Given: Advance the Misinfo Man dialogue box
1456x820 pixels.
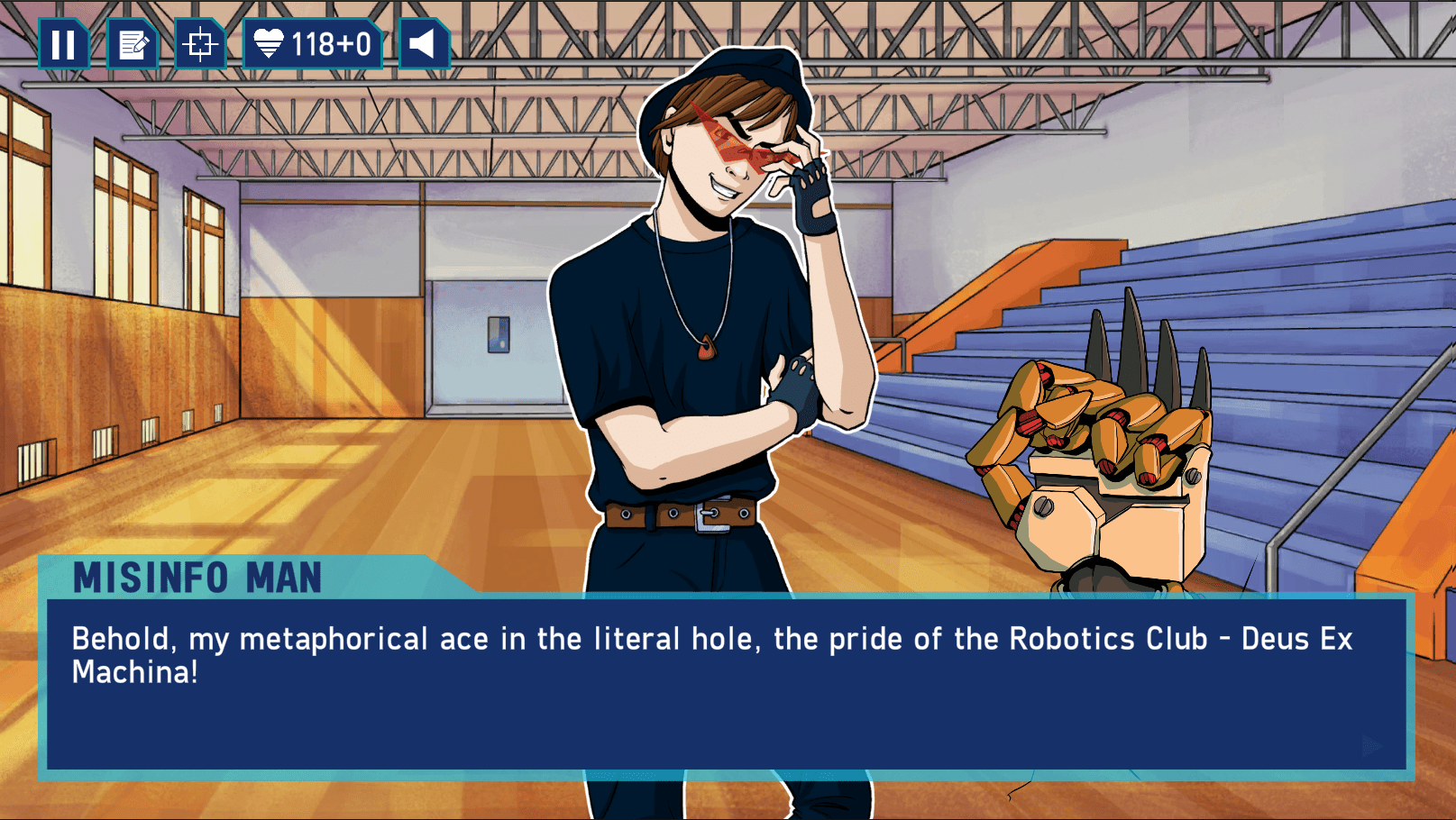Looking at the screenshot, I should click(x=726, y=683).
